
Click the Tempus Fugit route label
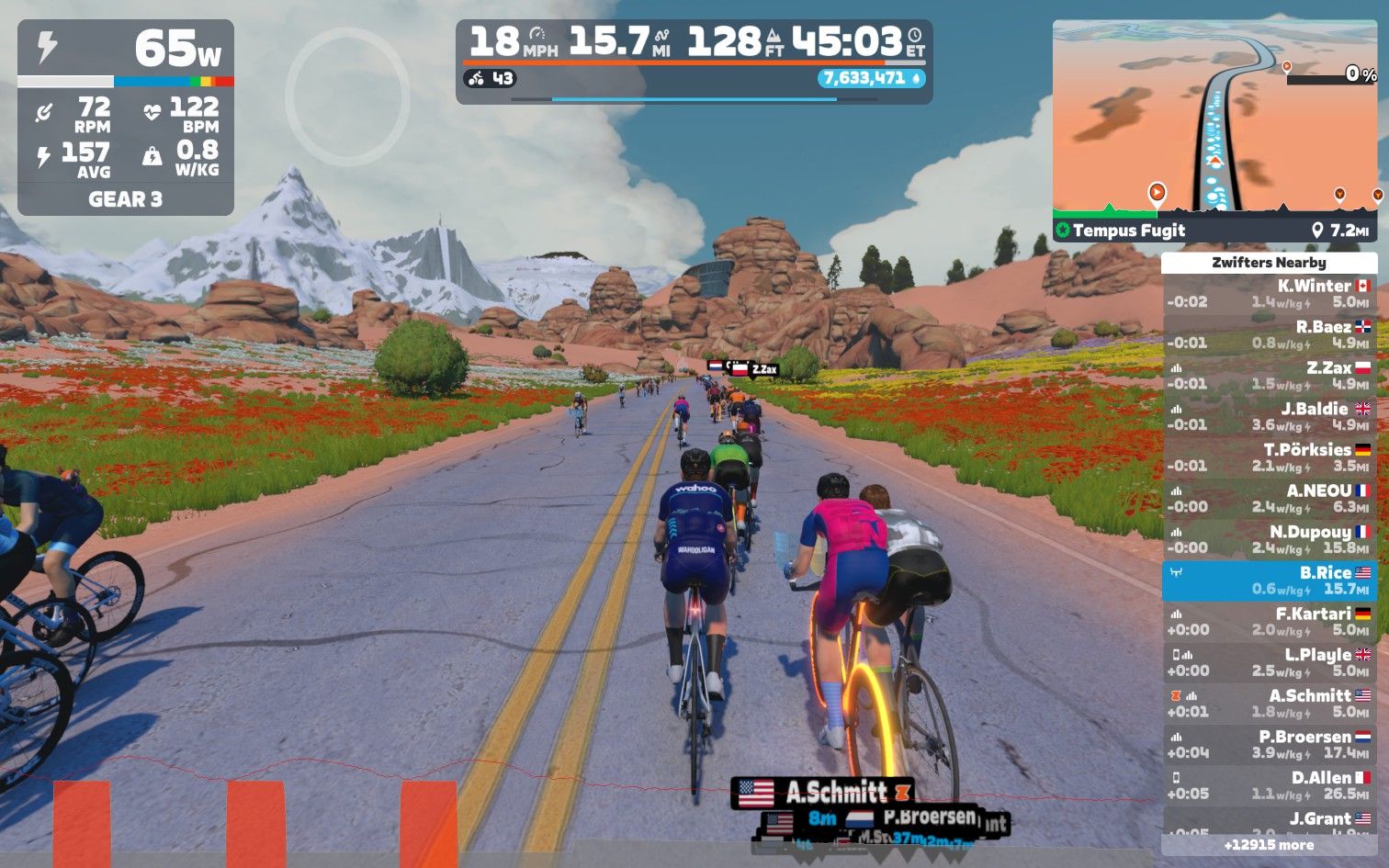point(1129,231)
